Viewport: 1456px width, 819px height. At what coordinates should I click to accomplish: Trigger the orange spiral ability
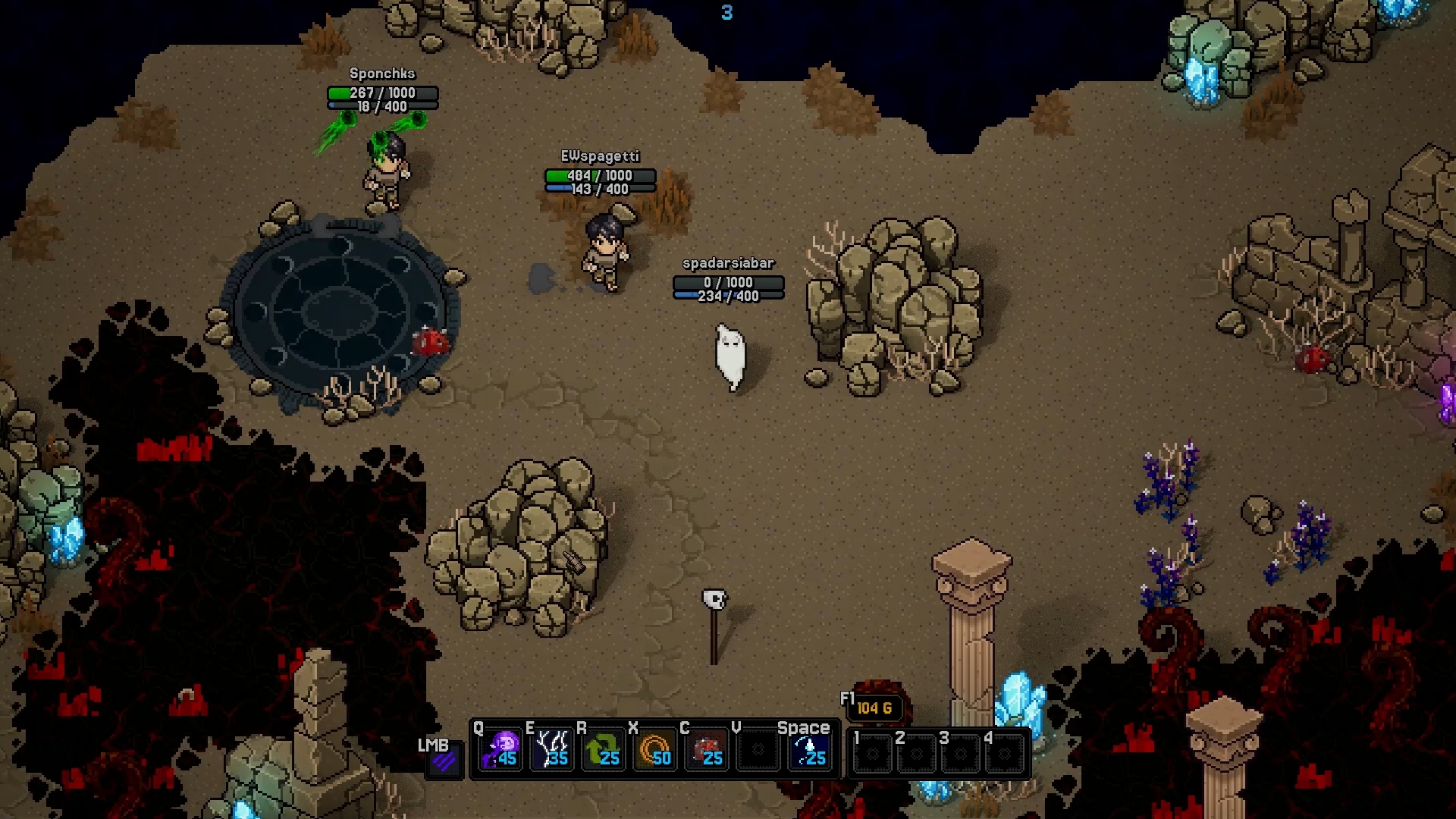tap(655, 749)
